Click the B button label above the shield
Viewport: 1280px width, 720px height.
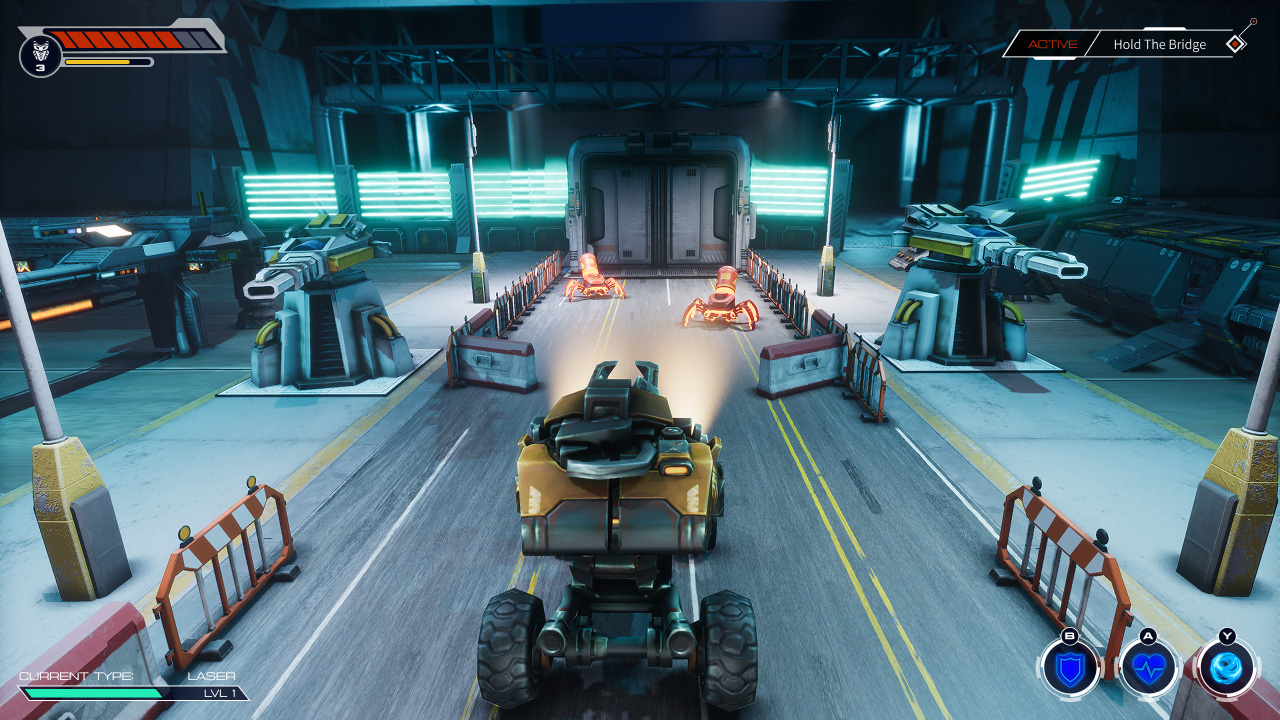[1069, 637]
